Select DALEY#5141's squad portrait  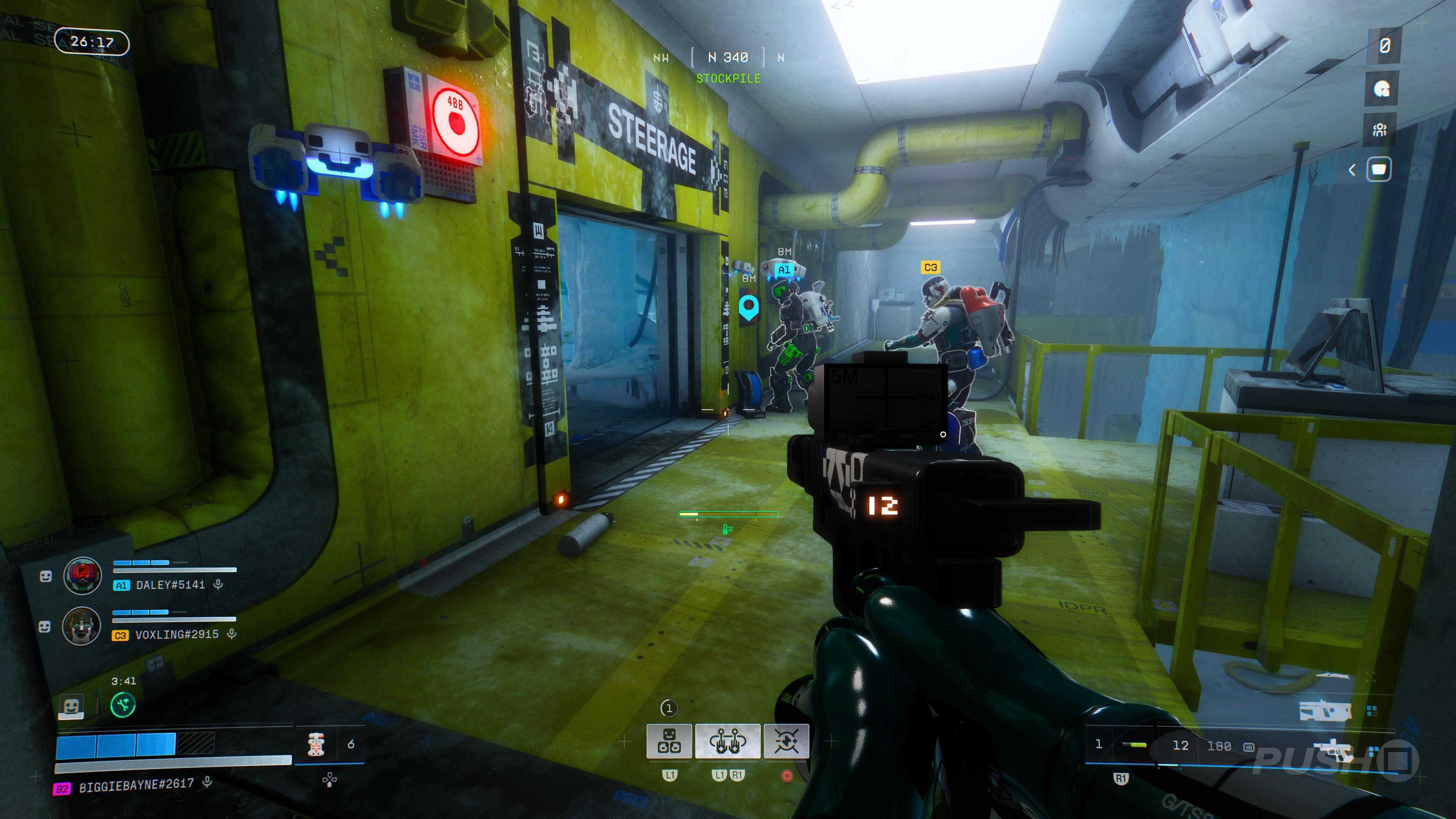83,576
